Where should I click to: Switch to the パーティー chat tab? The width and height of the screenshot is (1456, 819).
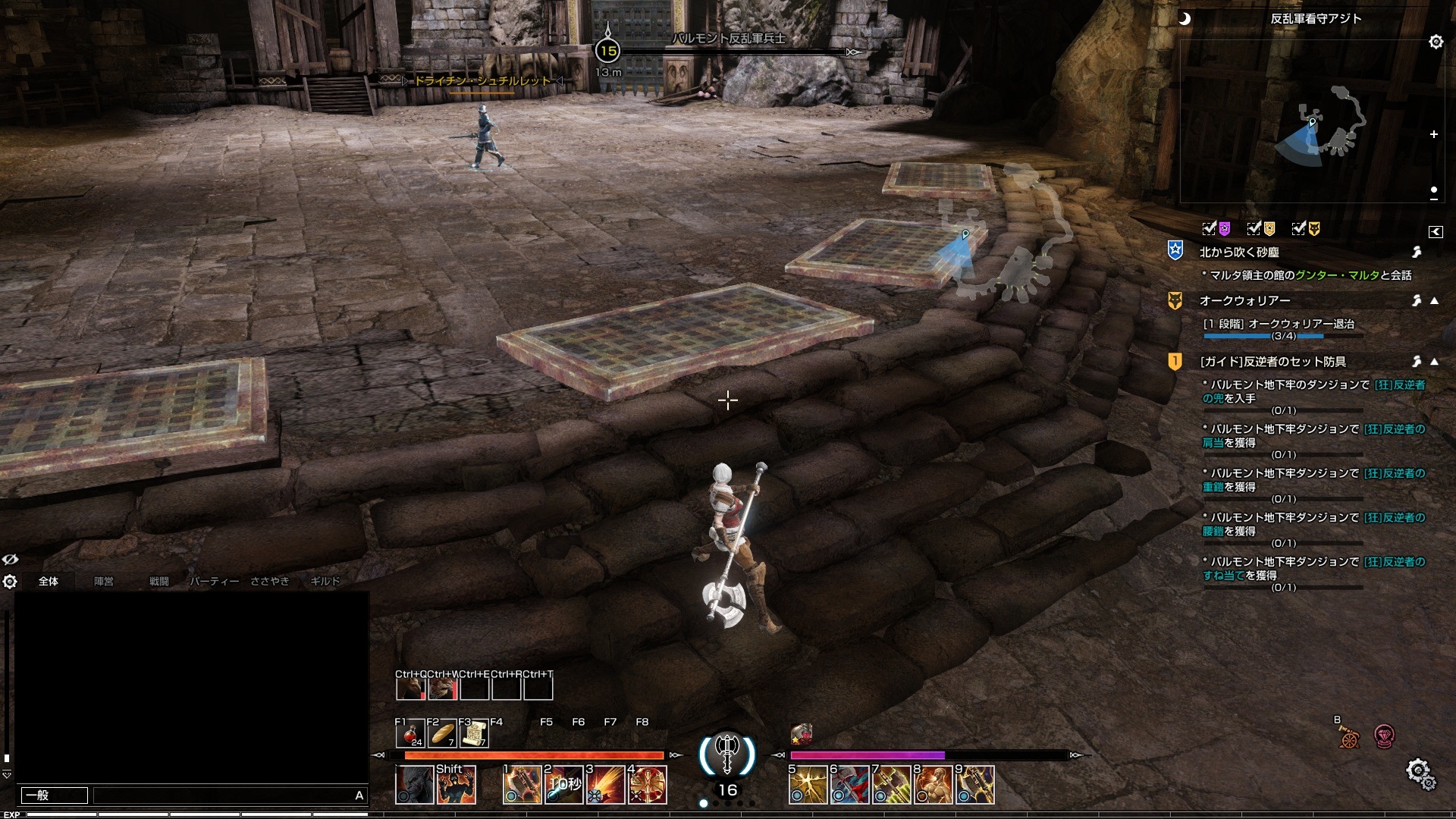pyautogui.click(x=214, y=582)
